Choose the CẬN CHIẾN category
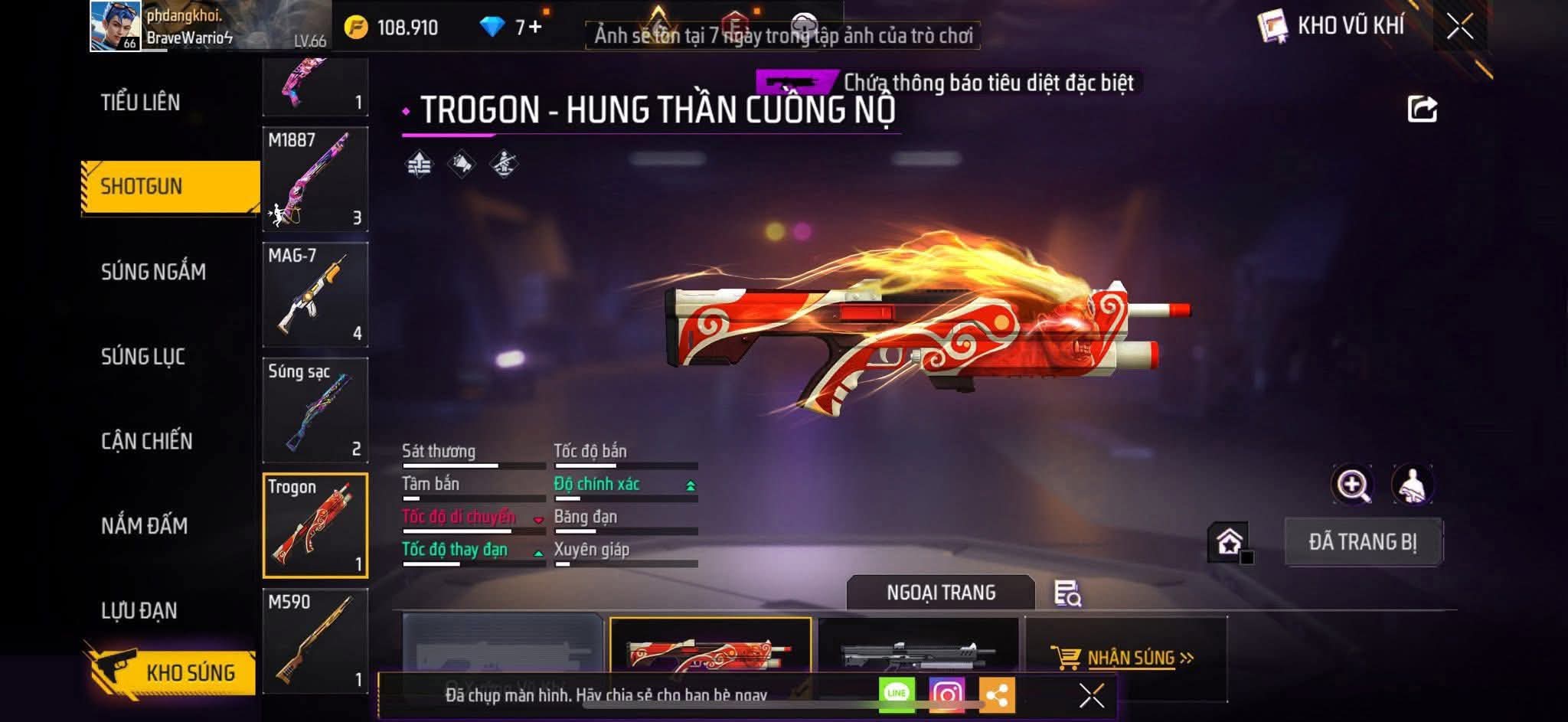This screenshot has width=1568, height=722. click(147, 441)
